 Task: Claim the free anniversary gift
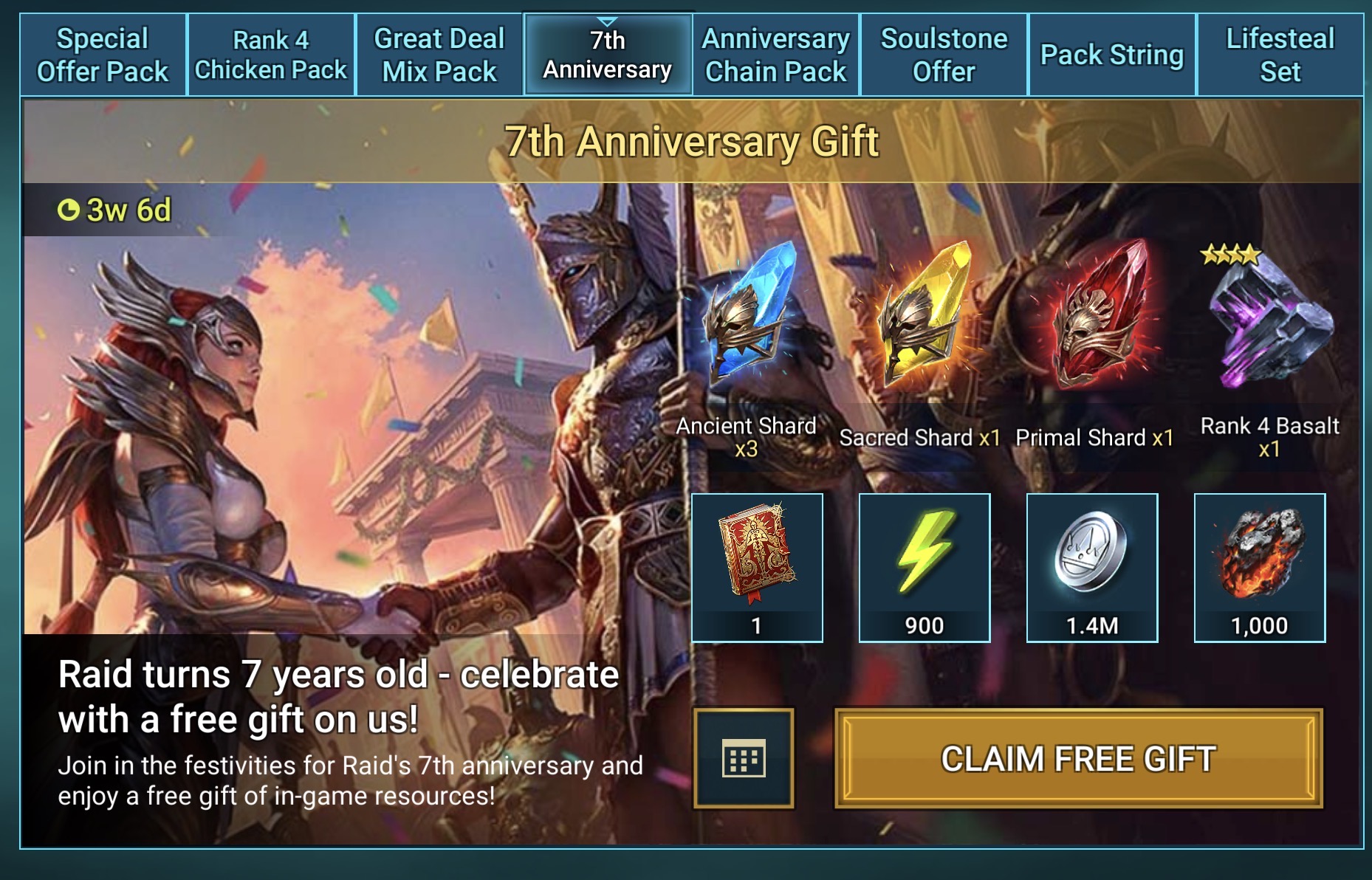(x=1078, y=758)
